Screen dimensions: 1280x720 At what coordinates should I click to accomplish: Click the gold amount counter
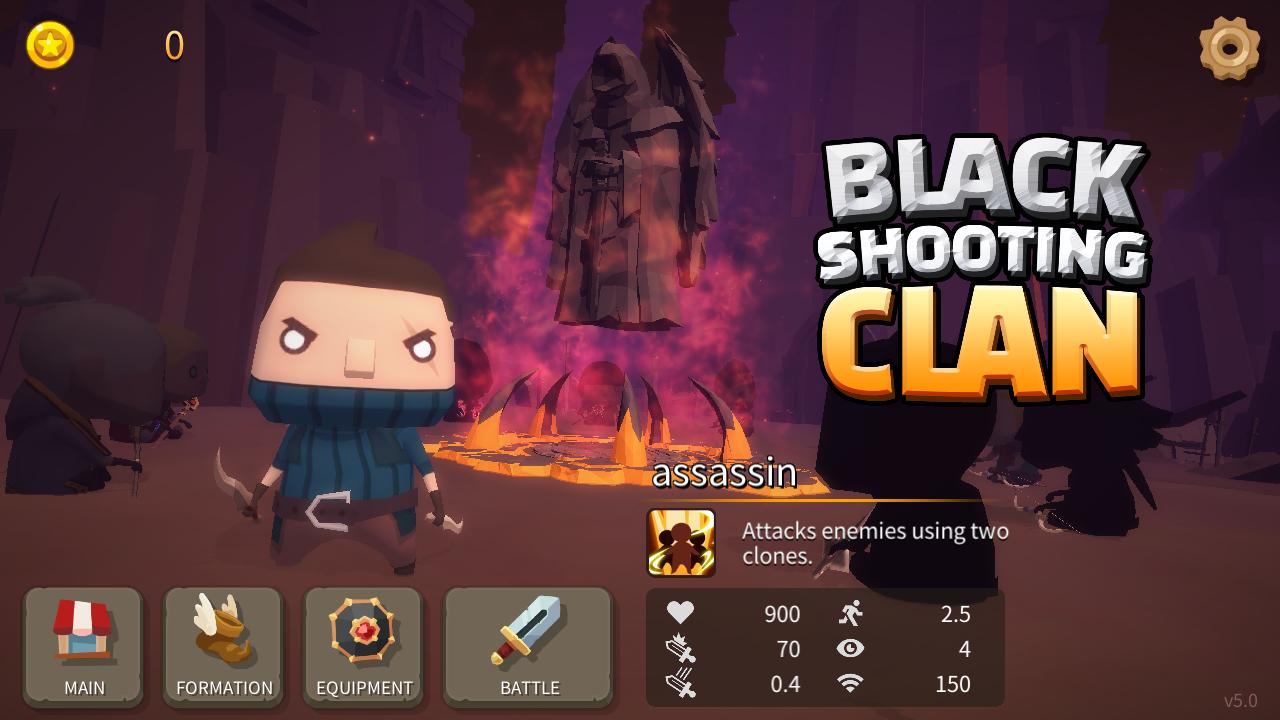coord(172,44)
